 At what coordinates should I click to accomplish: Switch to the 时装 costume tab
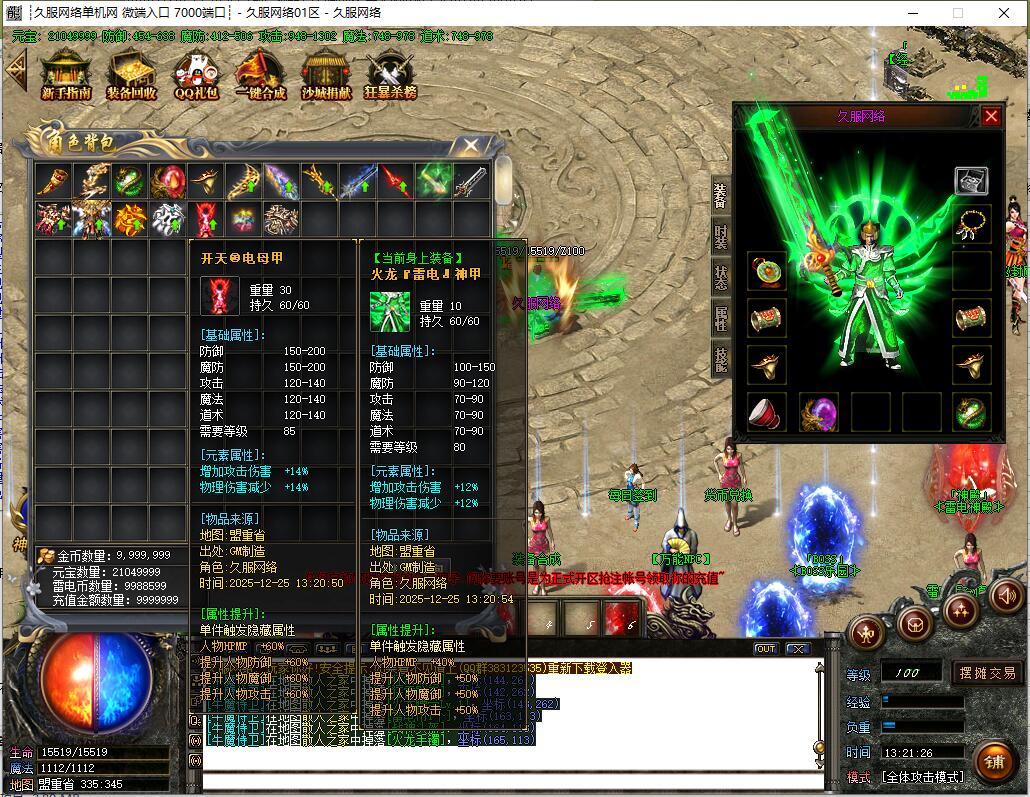(720, 236)
